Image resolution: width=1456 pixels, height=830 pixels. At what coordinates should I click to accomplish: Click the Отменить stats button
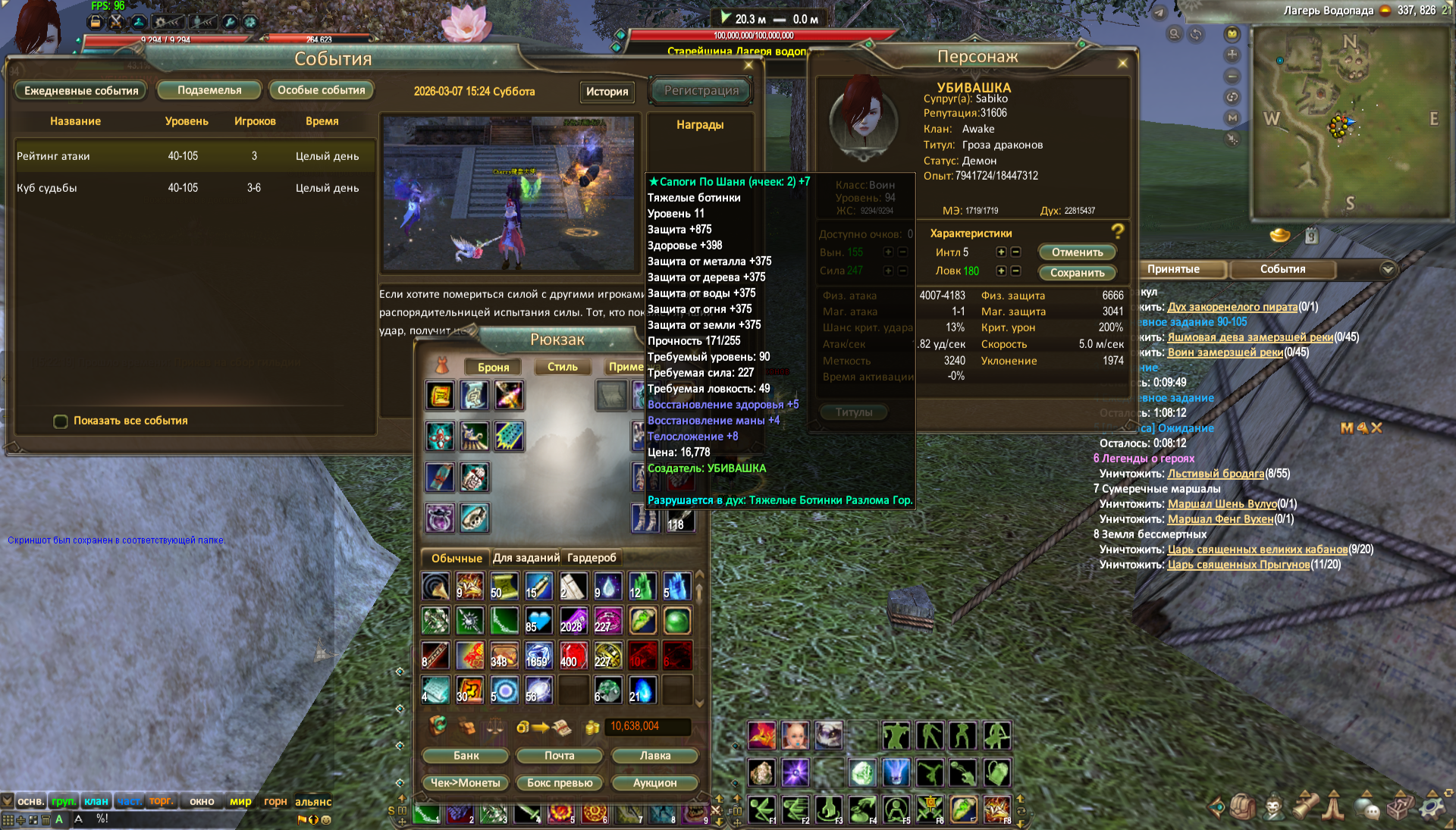point(1077,252)
